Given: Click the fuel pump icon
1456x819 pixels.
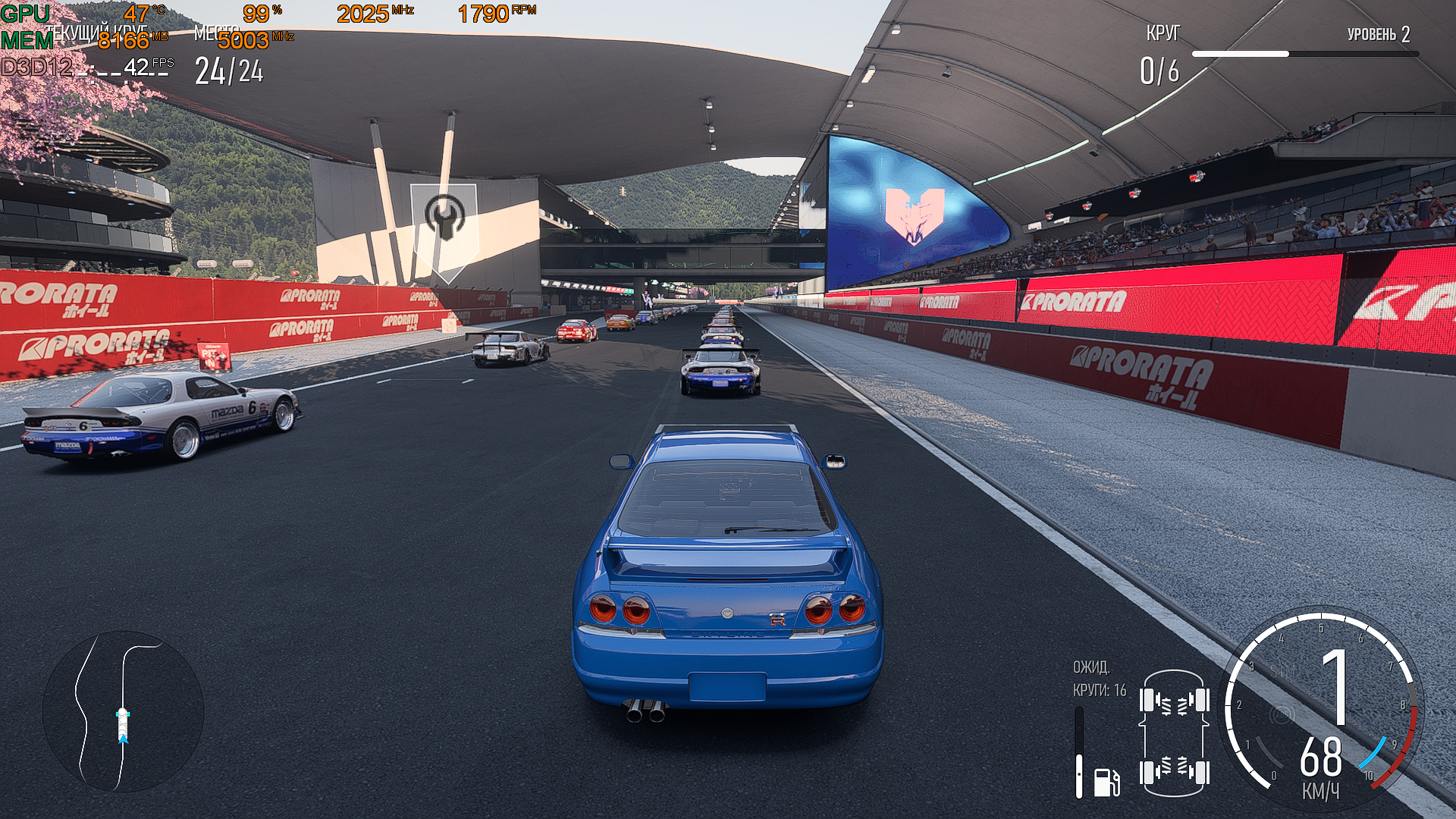Looking at the screenshot, I should [1106, 782].
